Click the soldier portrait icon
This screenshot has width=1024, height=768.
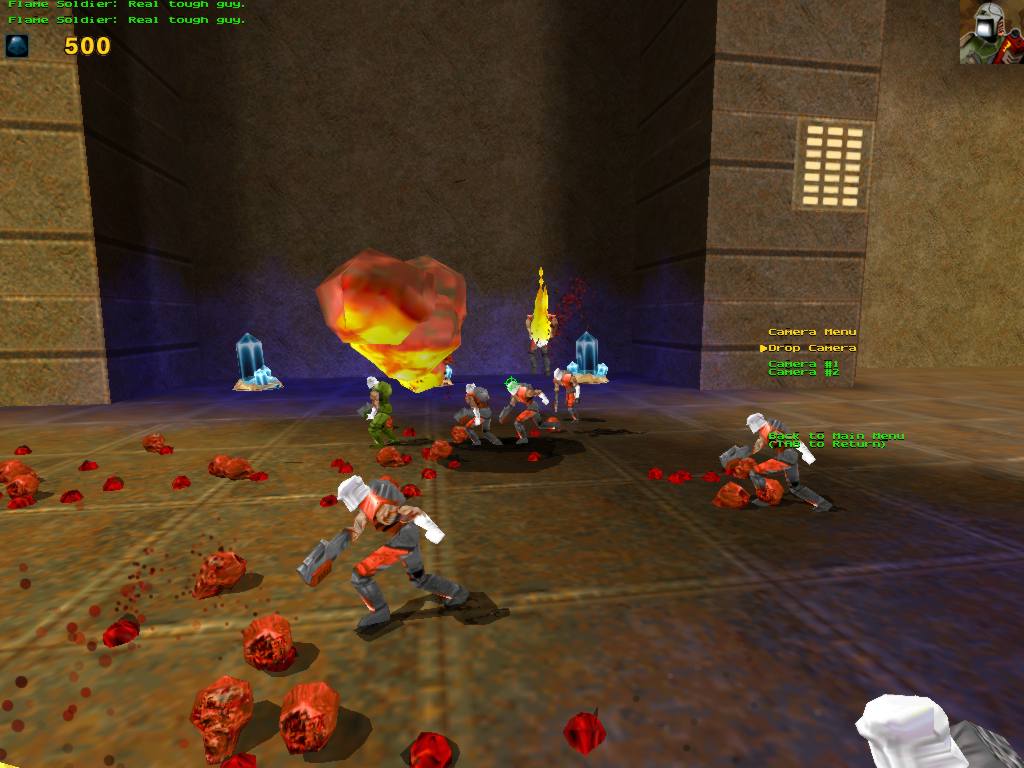(990, 32)
